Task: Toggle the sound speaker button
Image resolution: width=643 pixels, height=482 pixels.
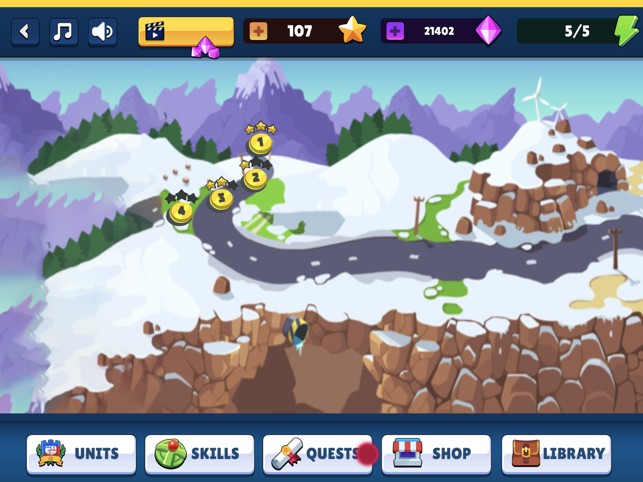Action: click(x=102, y=31)
